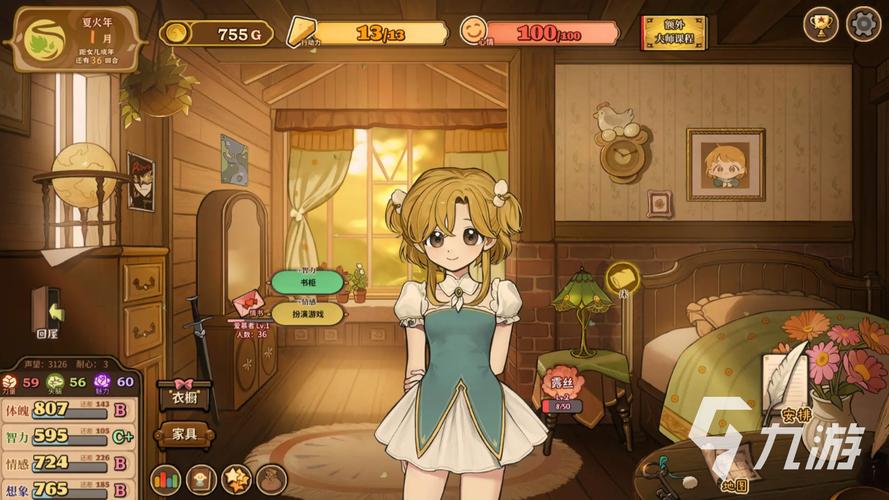889x500 pixels.
Task: Open the 地图 map
Action: click(x=735, y=470)
